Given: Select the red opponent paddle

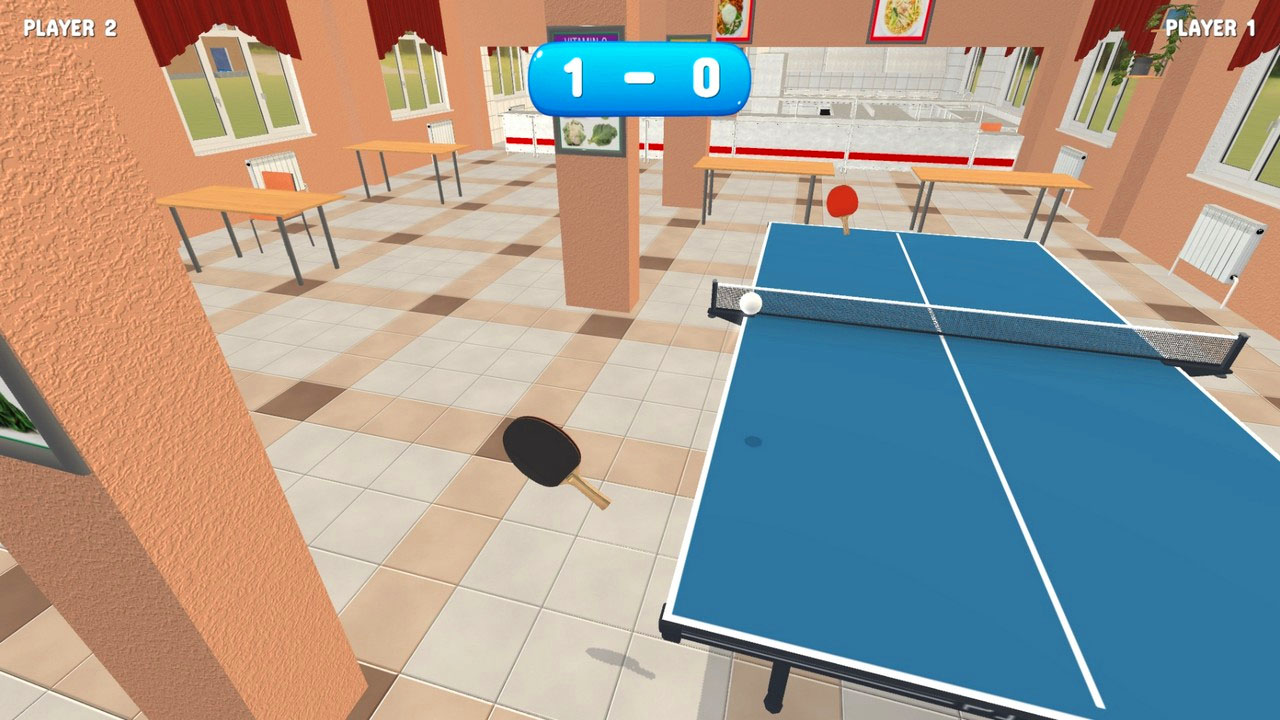Looking at the screenshot, I should 841,199.
